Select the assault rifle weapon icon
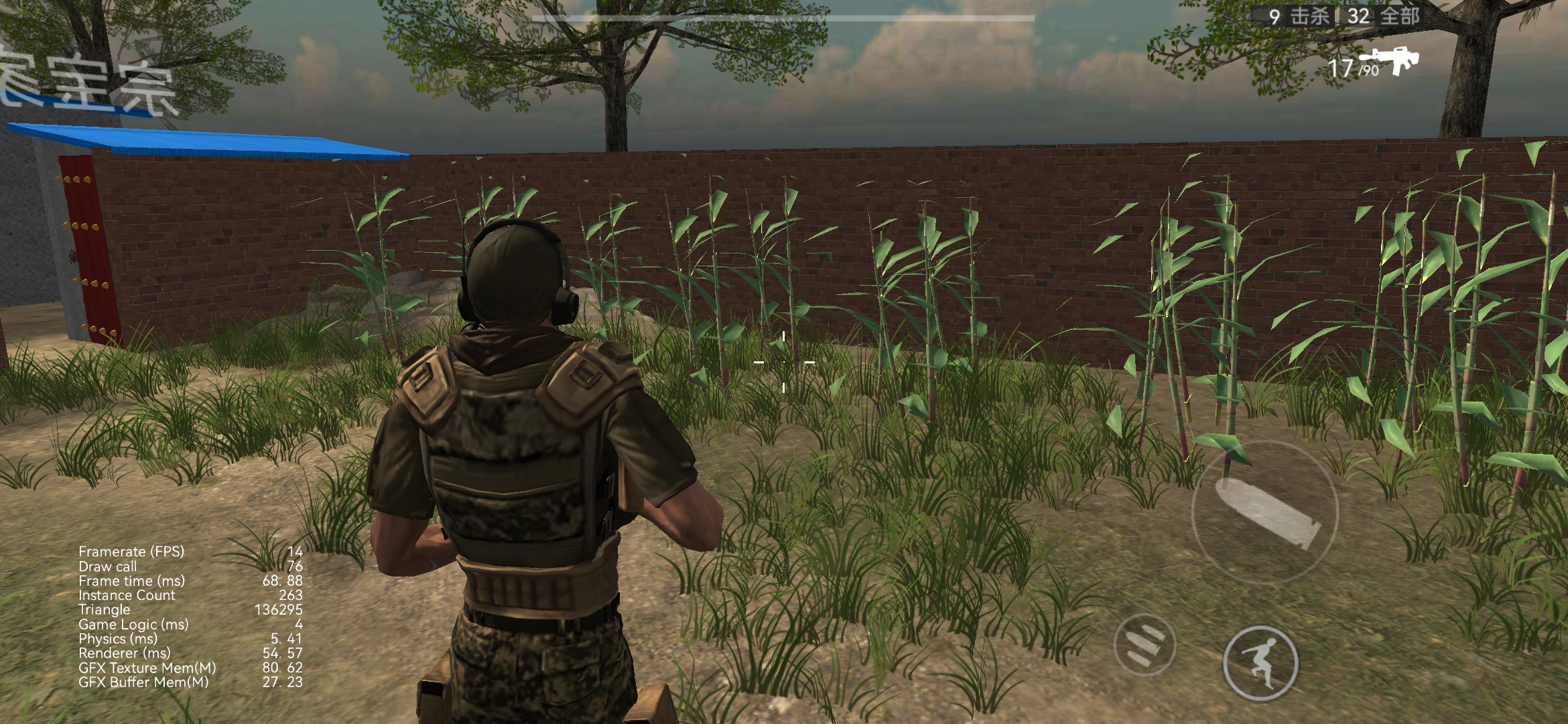This screenshot has width=1568, height=724. 1390,60
